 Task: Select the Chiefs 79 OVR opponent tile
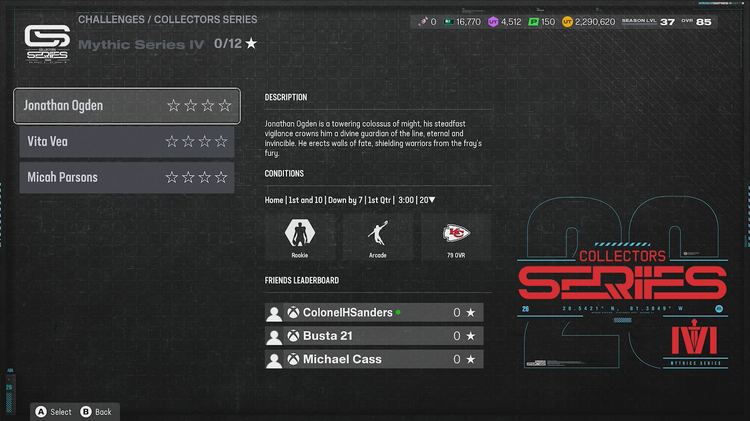[x=456, y=239]
